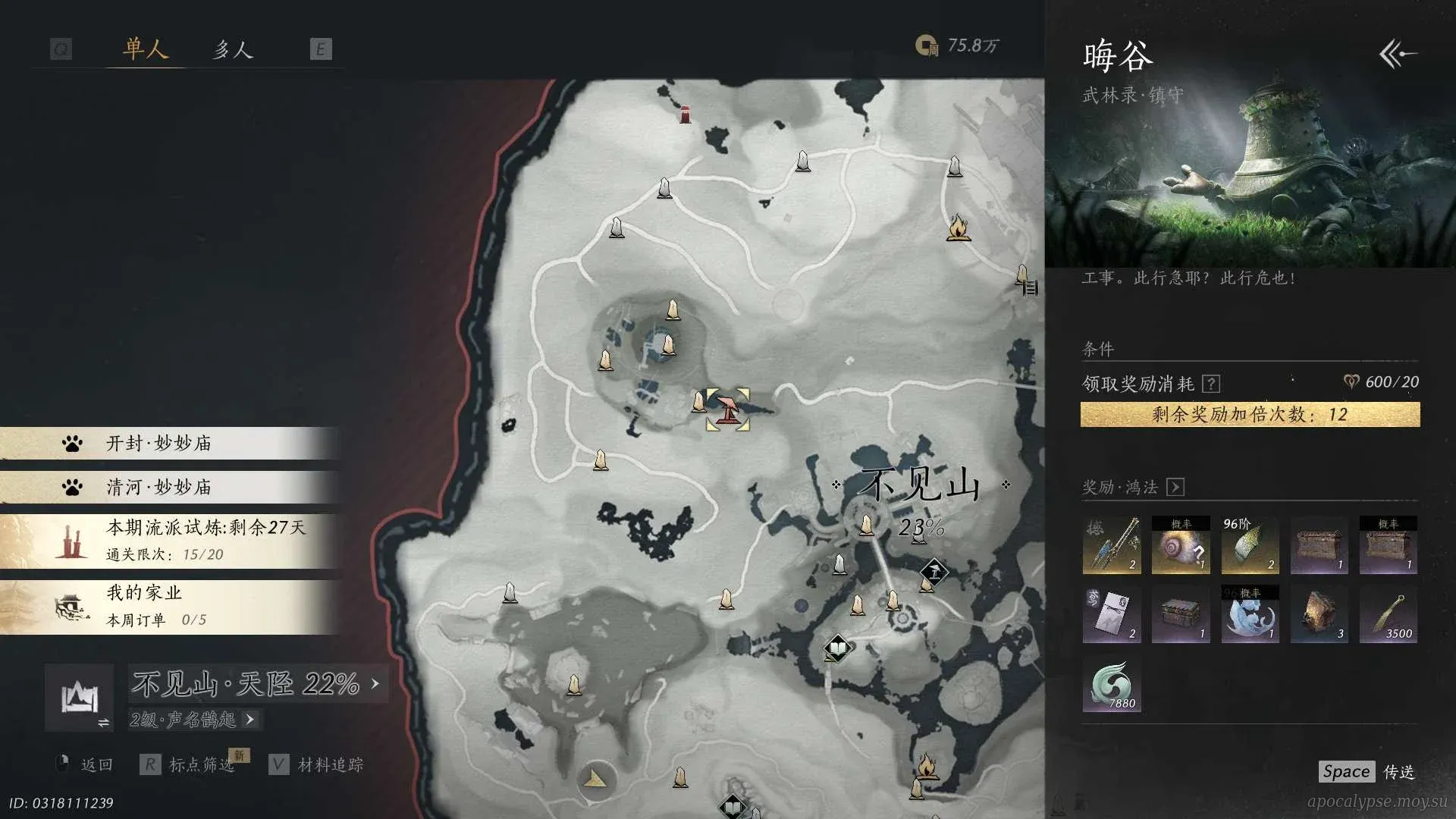Inspect the 7880 jade swirl reward slot
1456x819 pixels.
point(1112,684)
